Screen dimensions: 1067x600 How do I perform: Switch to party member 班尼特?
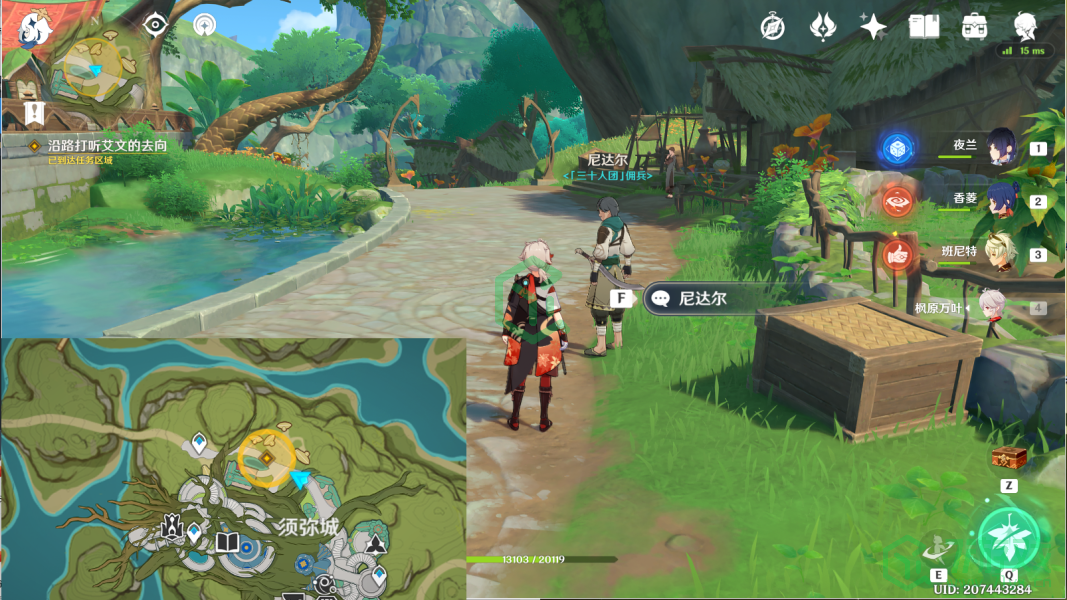(x=1001, y=252)
